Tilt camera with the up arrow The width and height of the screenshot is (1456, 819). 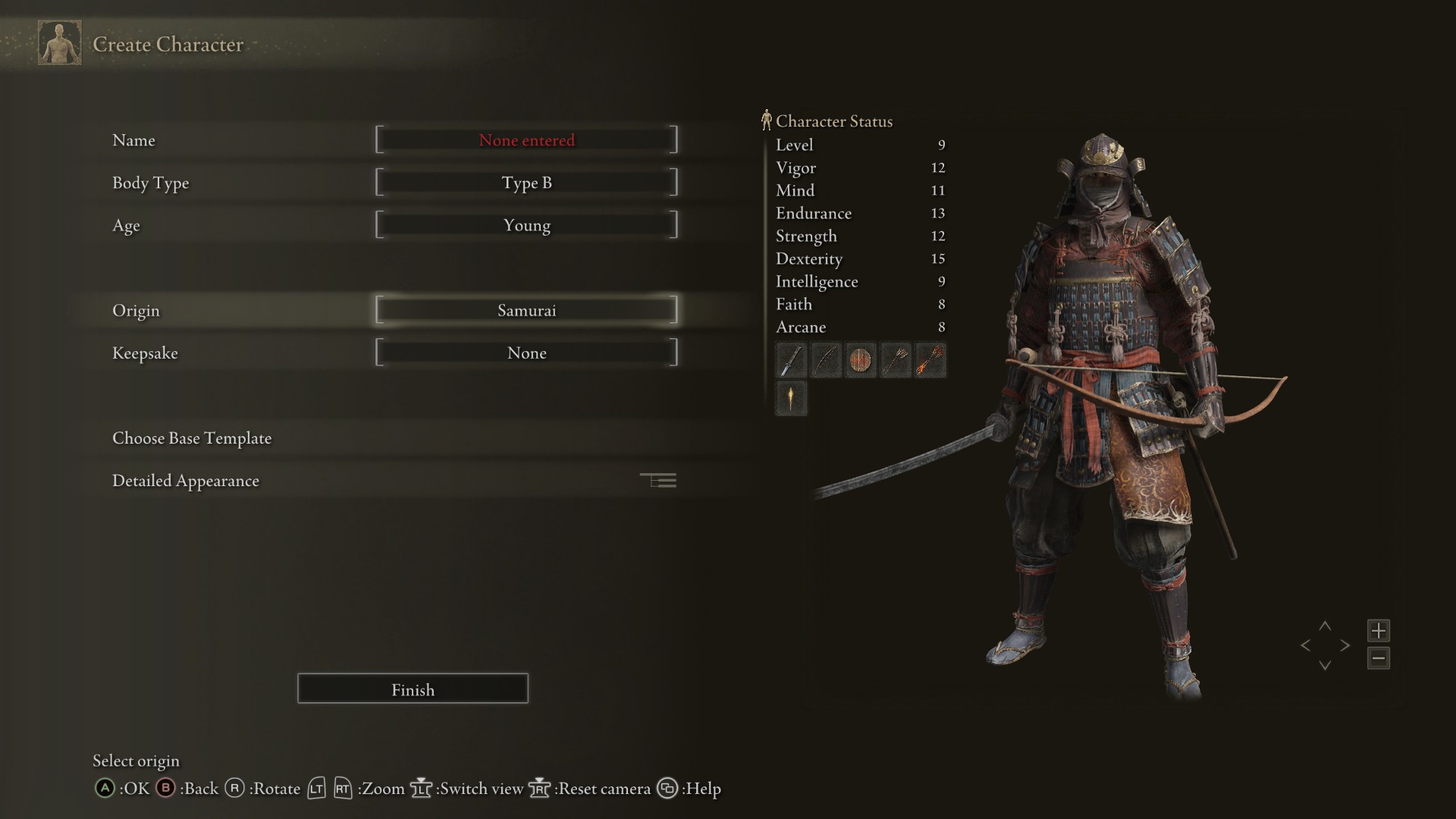tap(1325, 626)
